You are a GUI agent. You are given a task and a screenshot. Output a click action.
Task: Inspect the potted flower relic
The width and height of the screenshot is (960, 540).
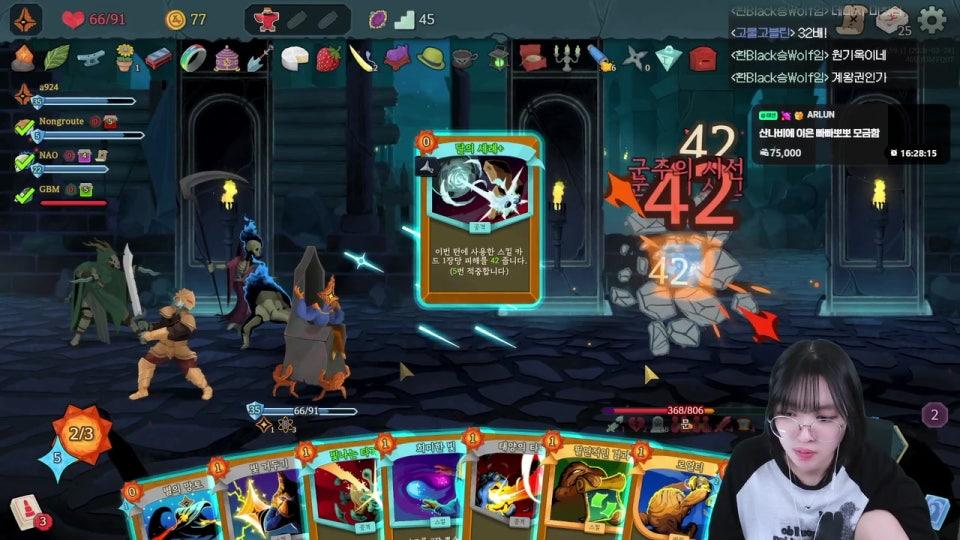point(124,56)
